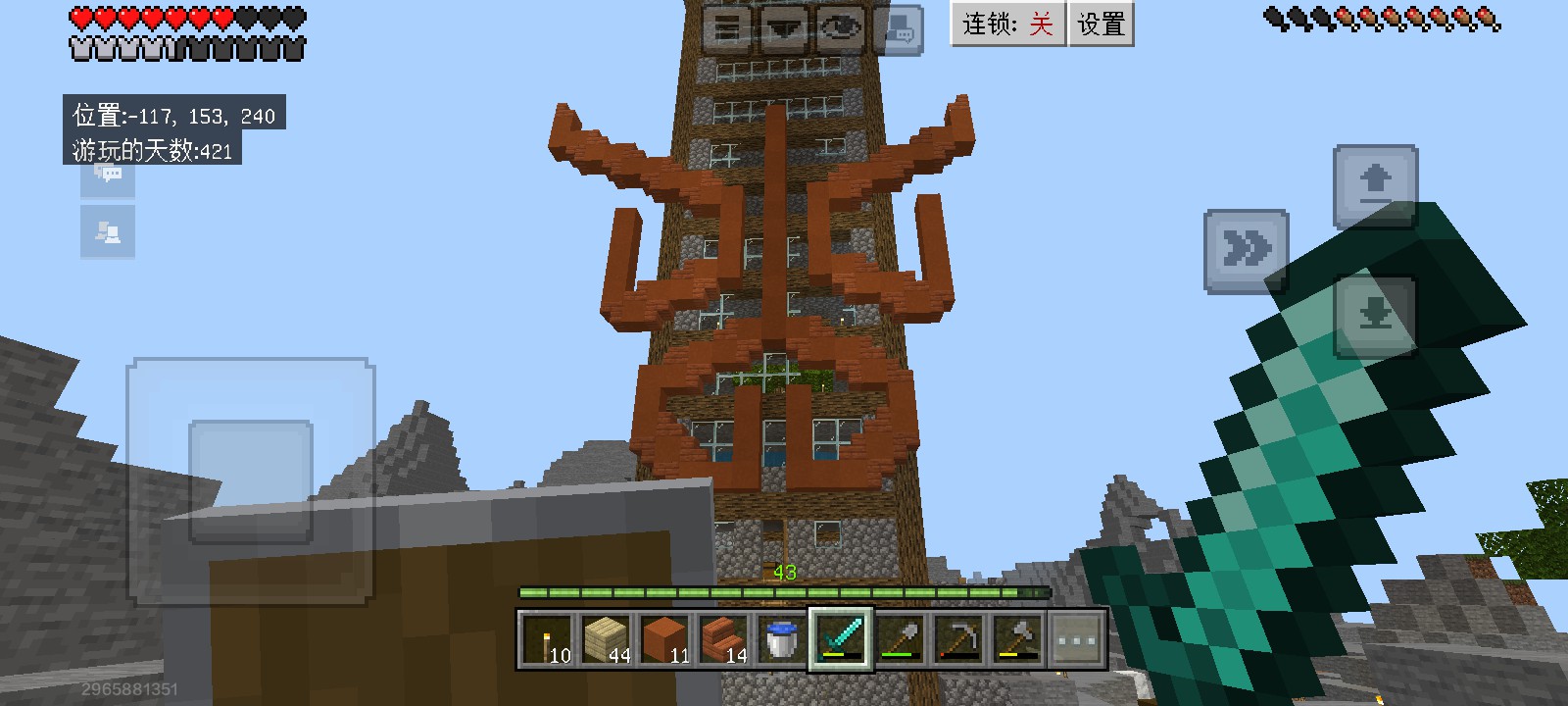Viewport: 1568px width, 706px height.
Task: Open the three-line menu button
Action: pos(726,28)
